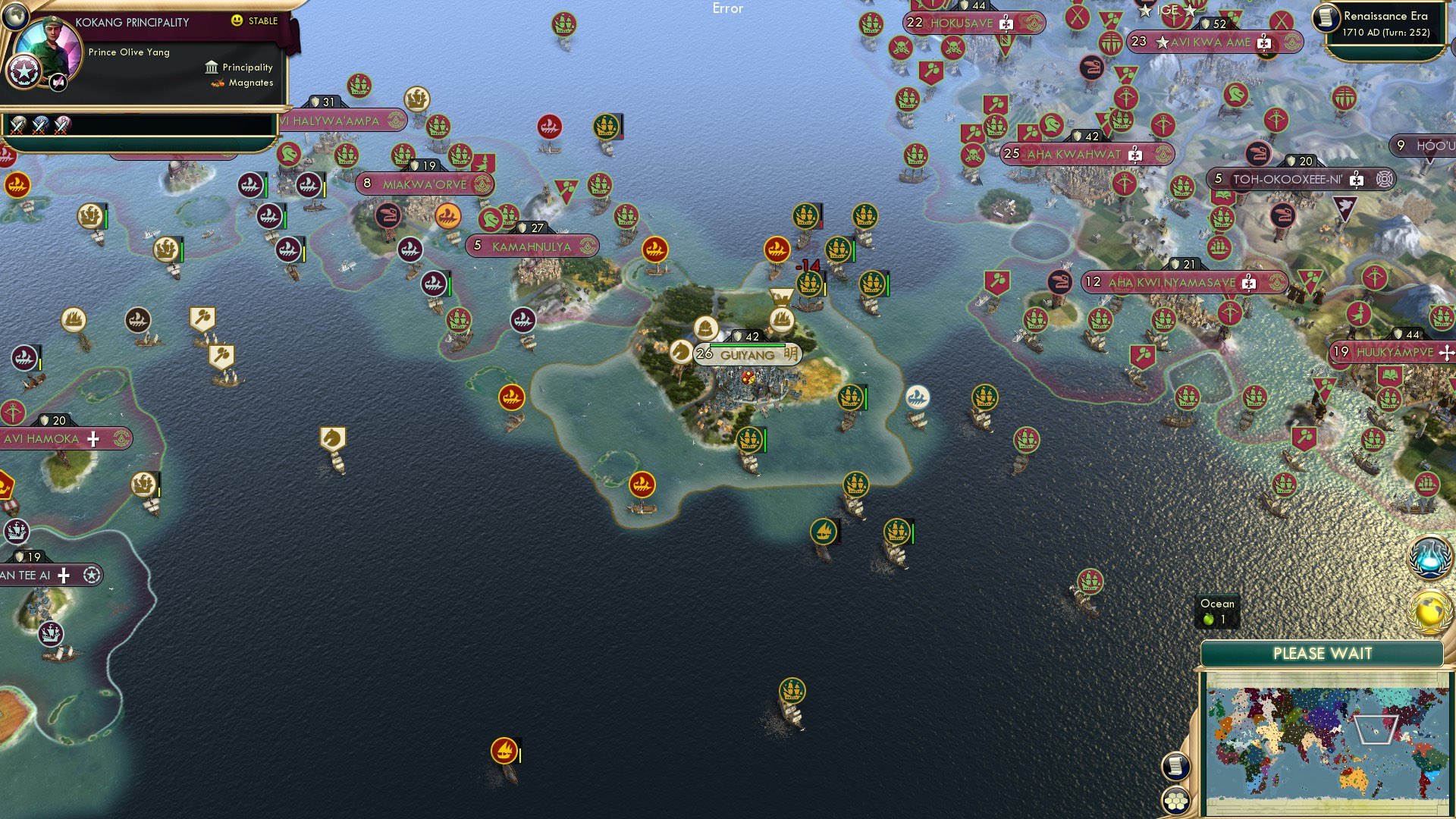1456x819 pixels.
Task: Toggle the pink crossed-swords war notification
Action: 61,126
